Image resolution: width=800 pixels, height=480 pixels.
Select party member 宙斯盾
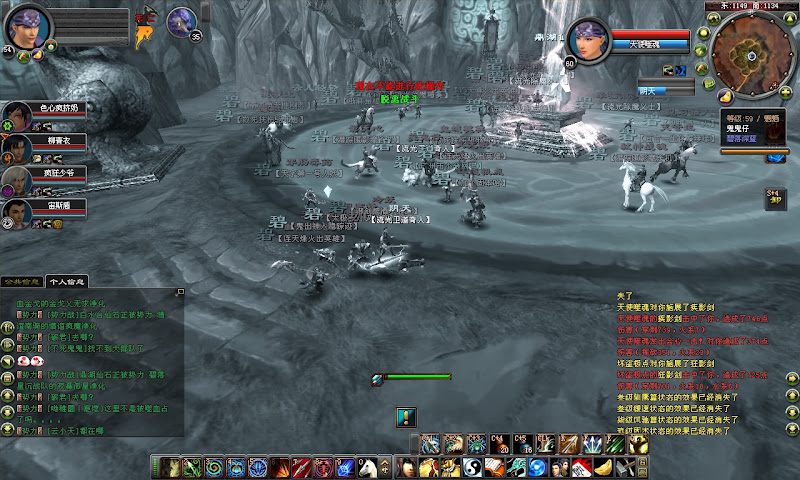click(17, 213)
